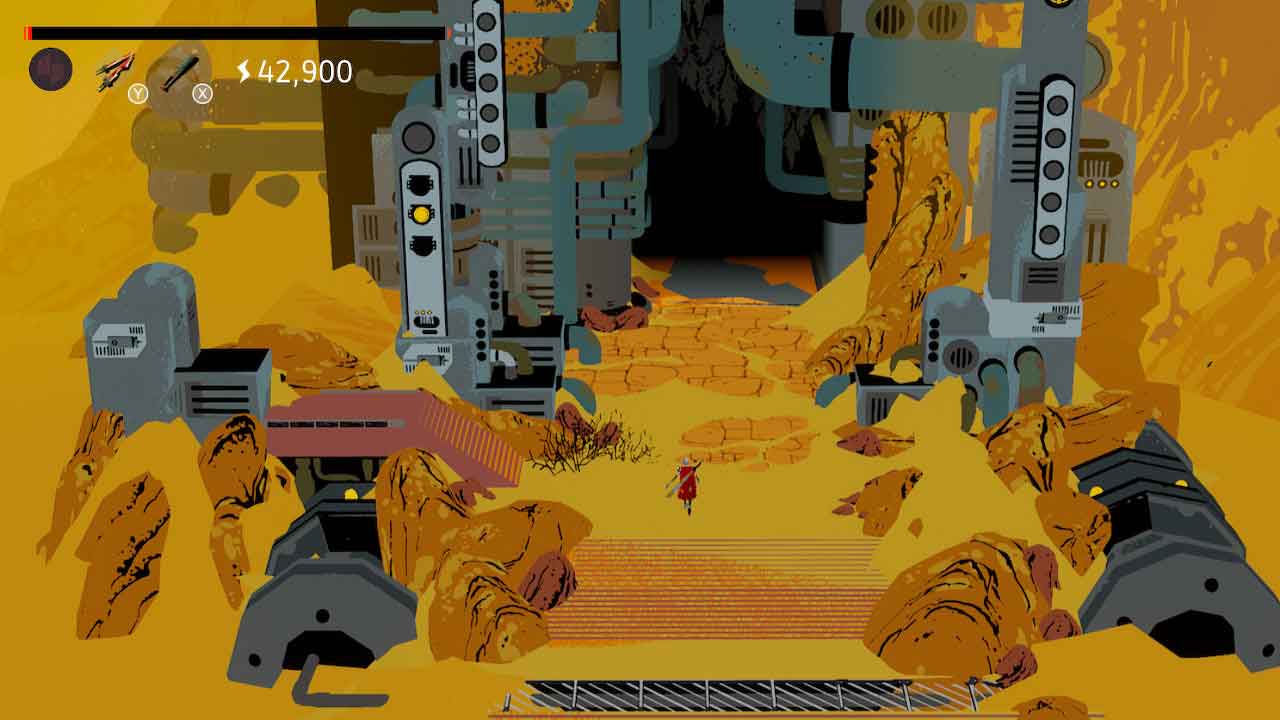The width and height of the screenshot is (1280, 720).
Task: Select the red twin-blade weapon icon
Action: [x=116, y=72]
